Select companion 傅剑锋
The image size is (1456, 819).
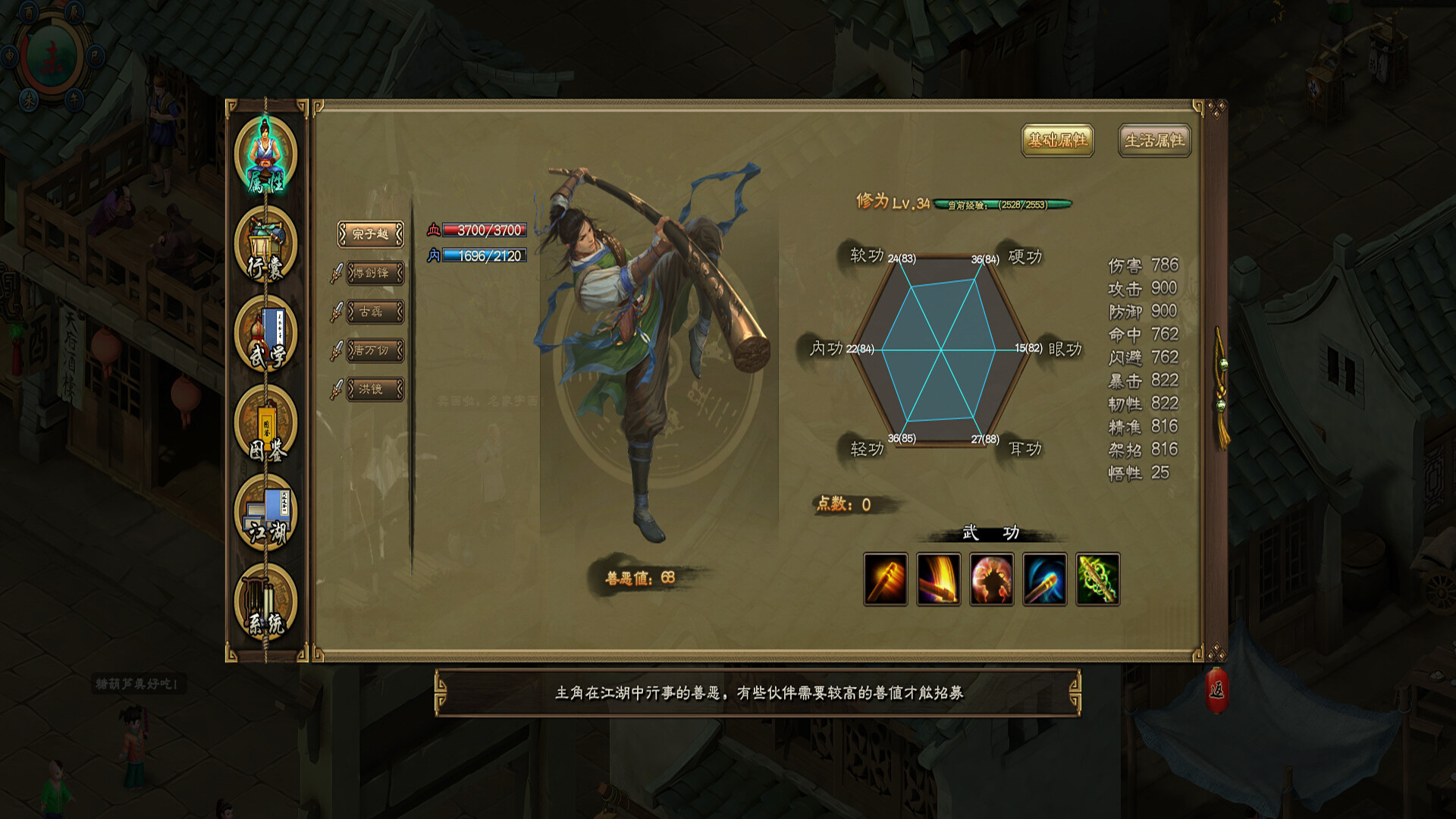(375, 273)
